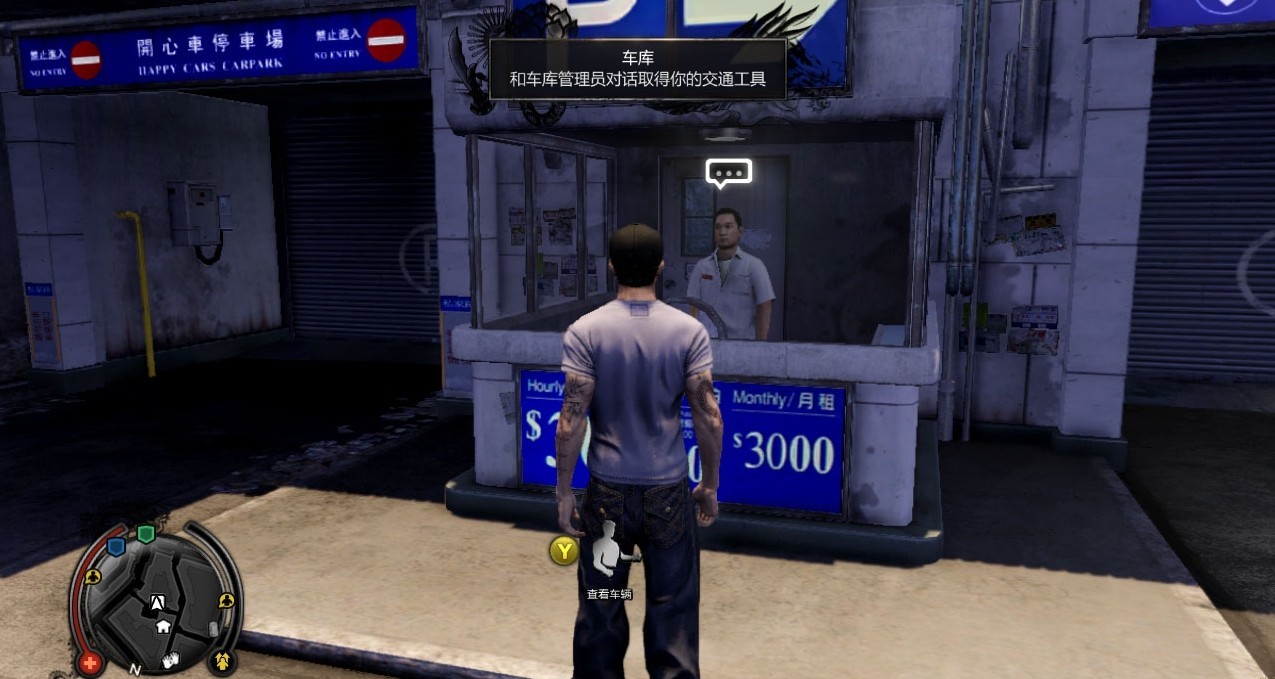Click the speech bubble above the attendant
This screenshot has width=1275, height=679.
(728, 173)
